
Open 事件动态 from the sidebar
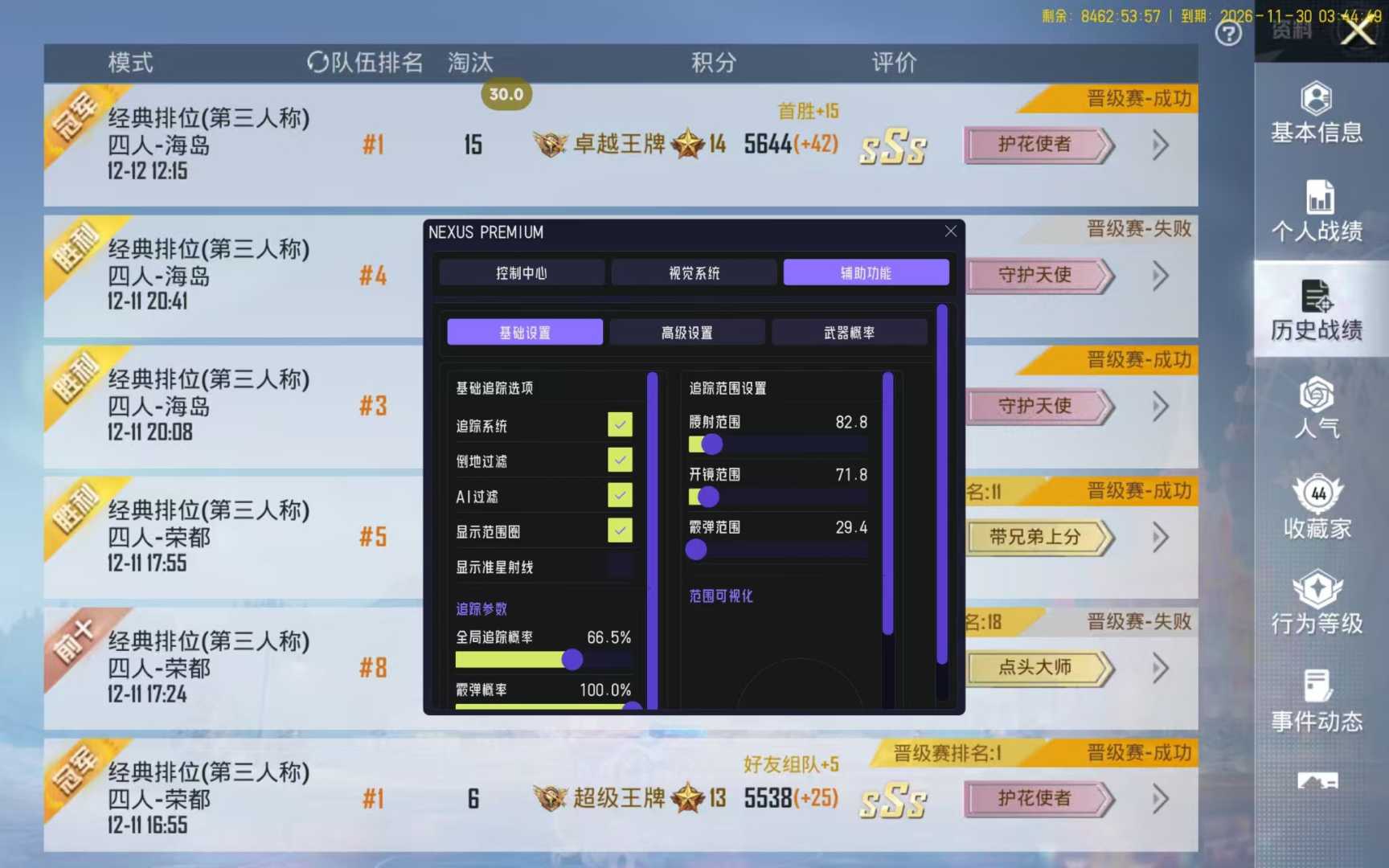[1316, 698]
